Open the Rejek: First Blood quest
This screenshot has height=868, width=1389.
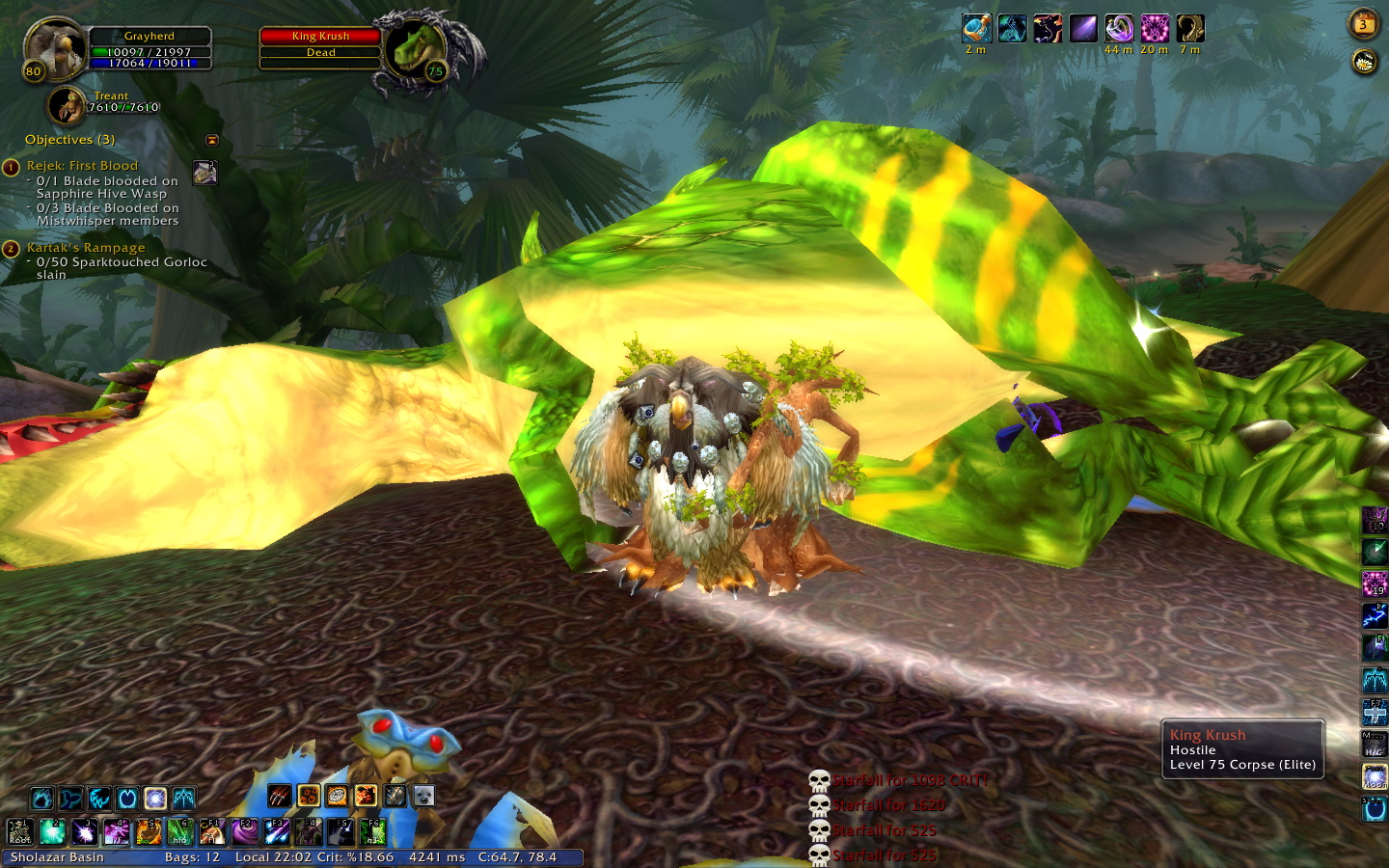click(82, 166)
